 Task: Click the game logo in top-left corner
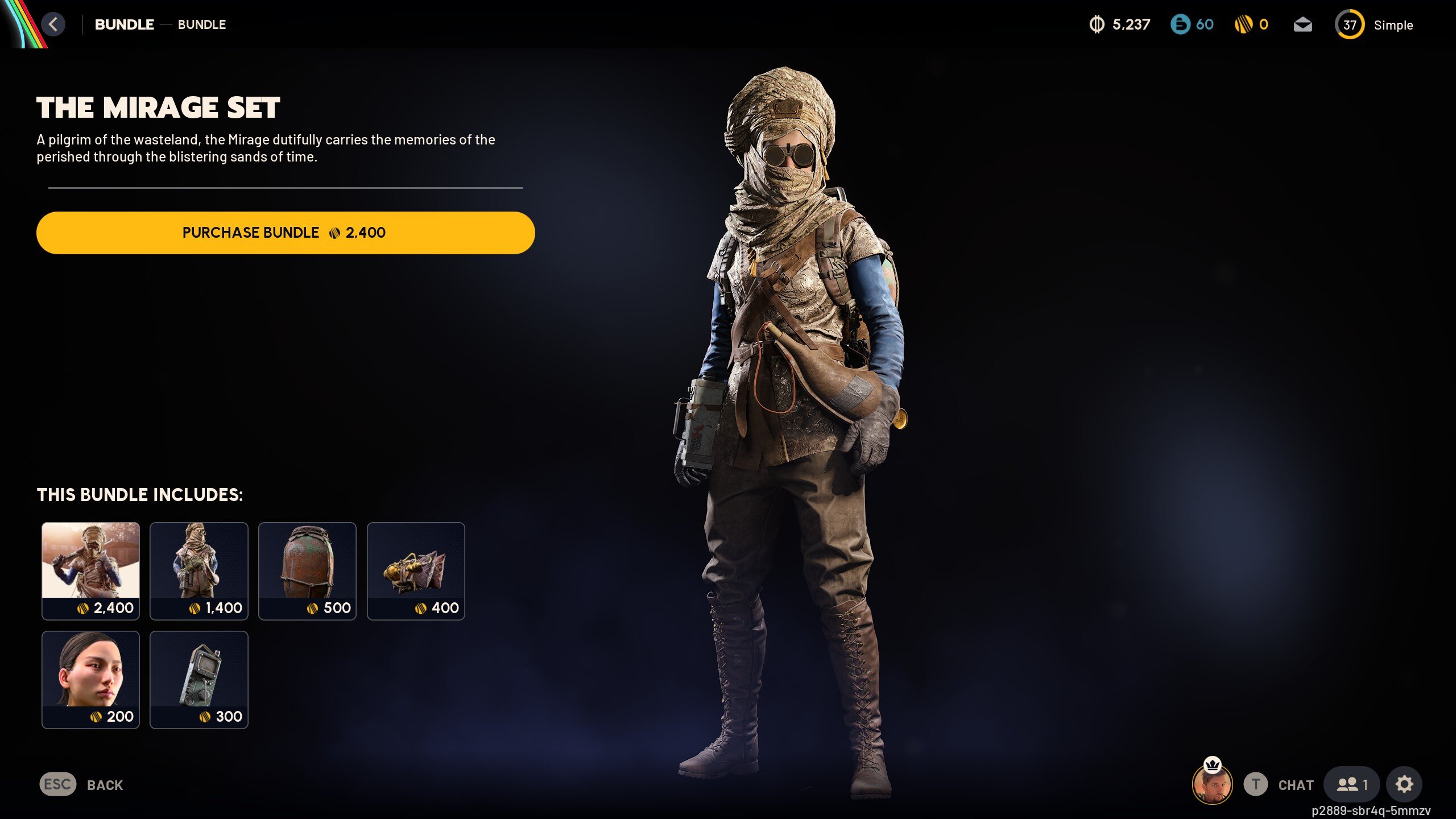pos(23,24)
